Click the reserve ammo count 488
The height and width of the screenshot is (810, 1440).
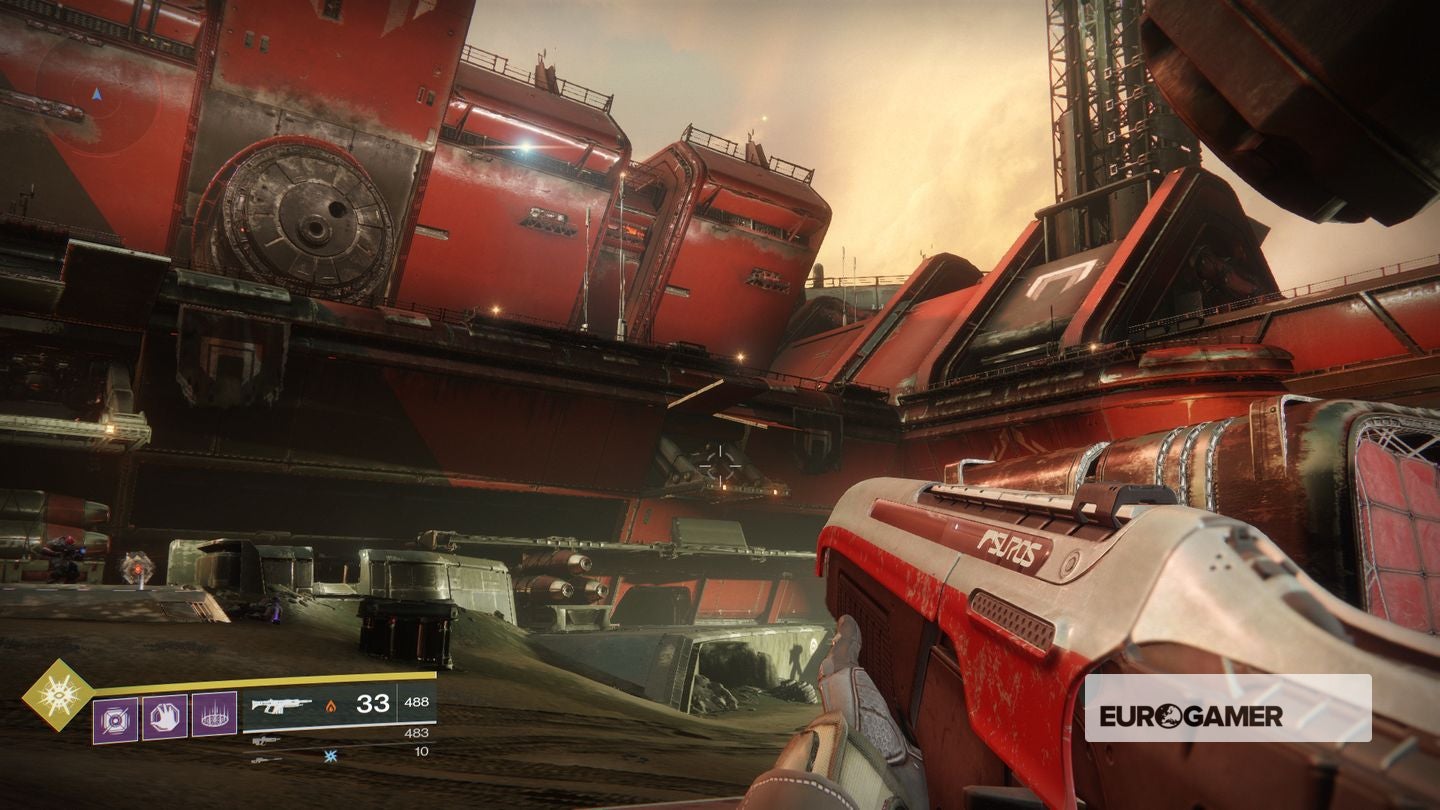point(415,702)
